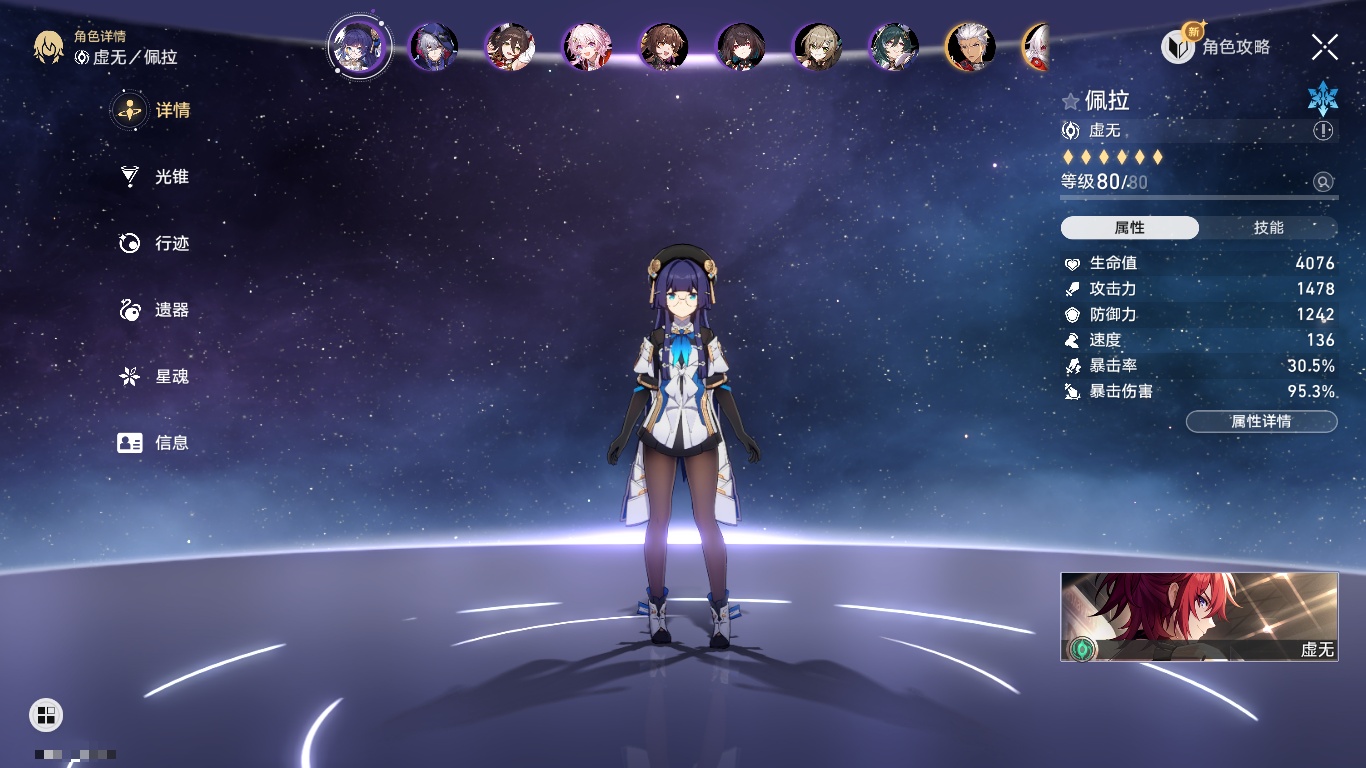
Task: Select the 属性 attributes tab
Action: pyautogui.click(x=1129, y=228)
